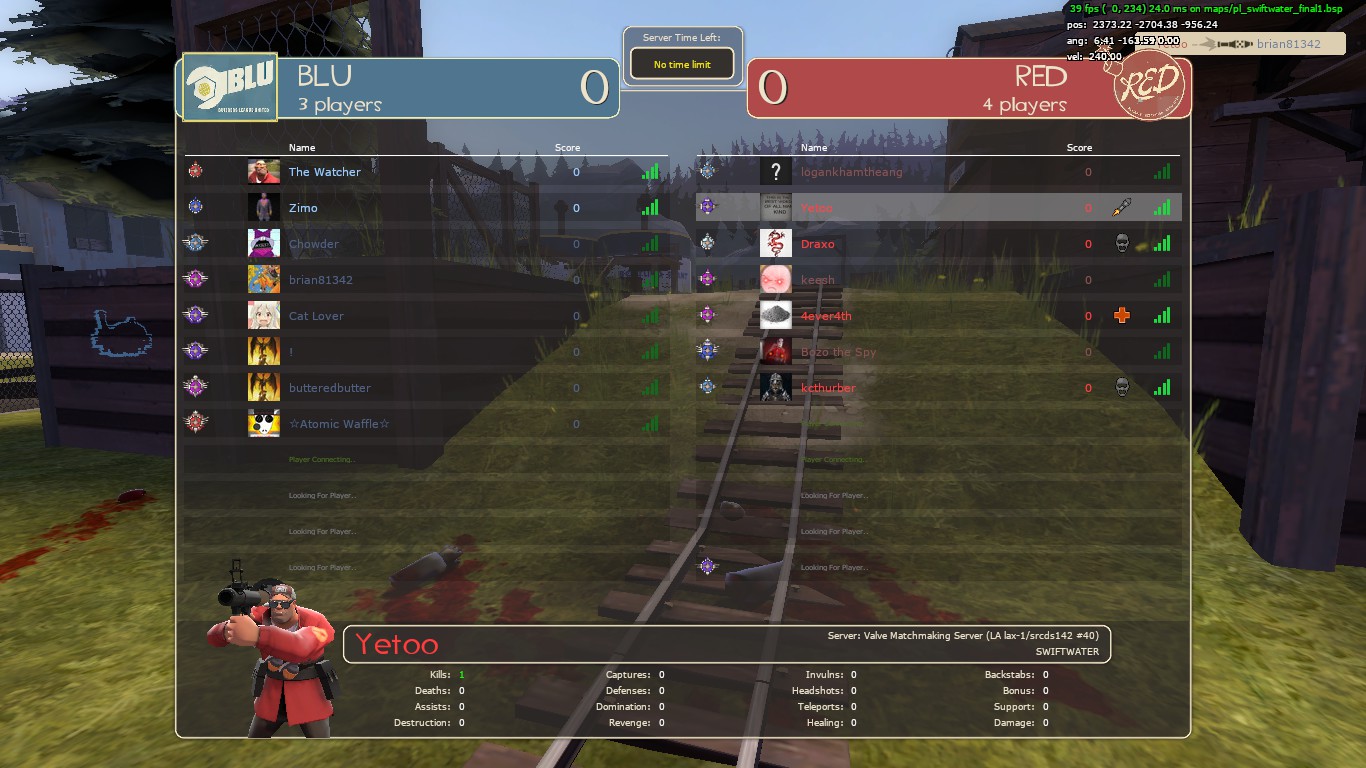The height and width of the screenshot is (768, 1366).
Task: Click the Score column header on RED side
Action: pyautogui.click(x=1079, y=147)
